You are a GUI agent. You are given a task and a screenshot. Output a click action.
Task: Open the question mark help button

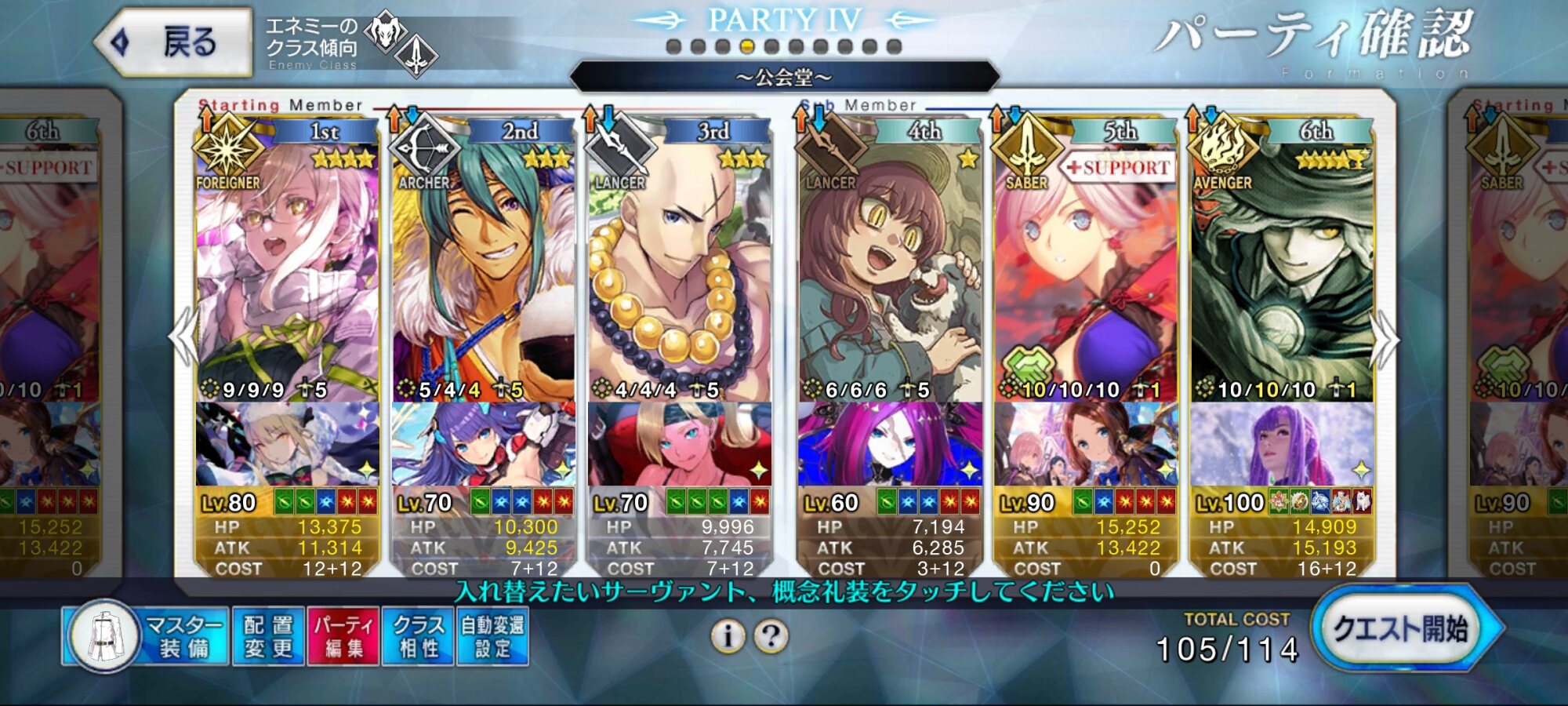(x=771, y=636)
